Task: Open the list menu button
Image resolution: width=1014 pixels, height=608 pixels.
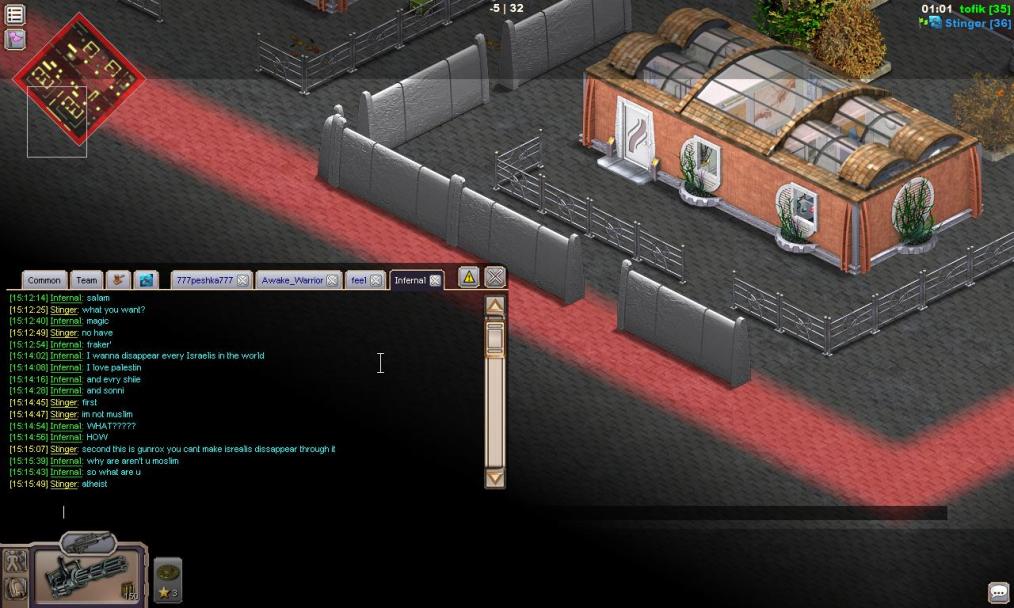Action: click(x=15, y=16)
